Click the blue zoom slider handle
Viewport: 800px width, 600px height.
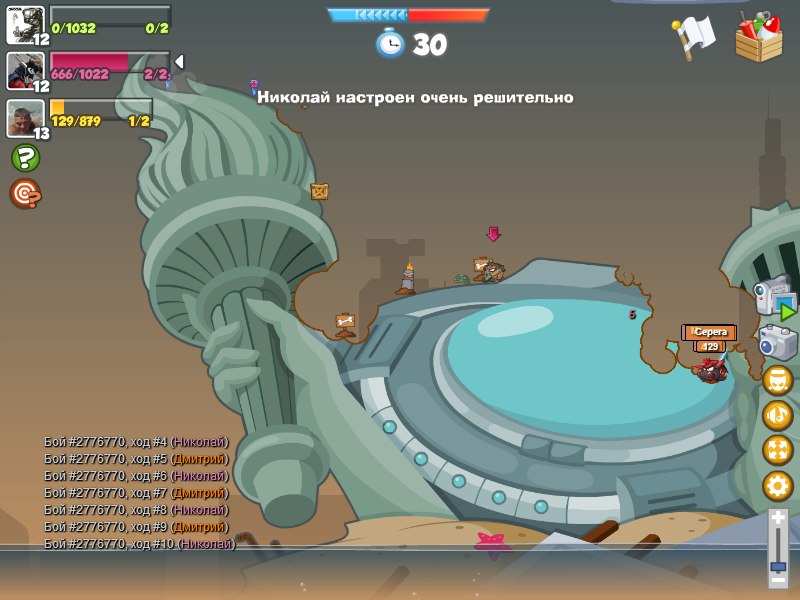pyautogui.click(x=778, y=566)
